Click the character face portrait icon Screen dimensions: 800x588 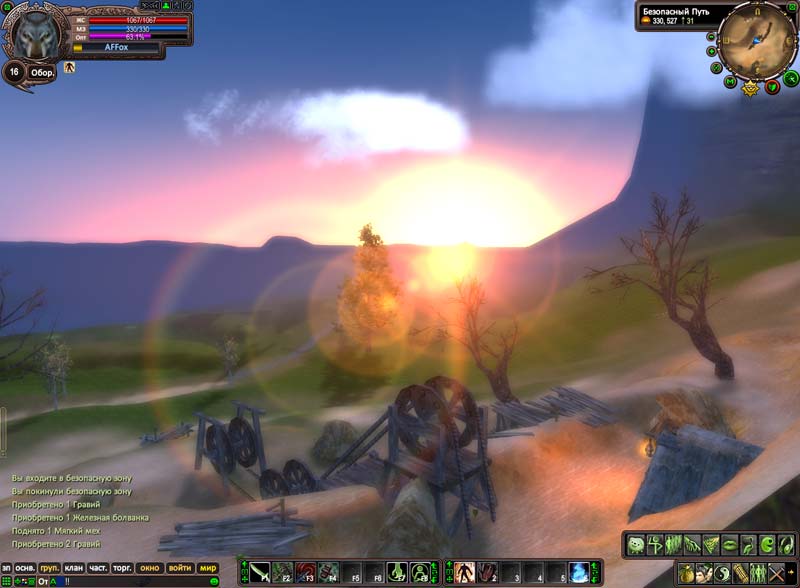[705, 574]
